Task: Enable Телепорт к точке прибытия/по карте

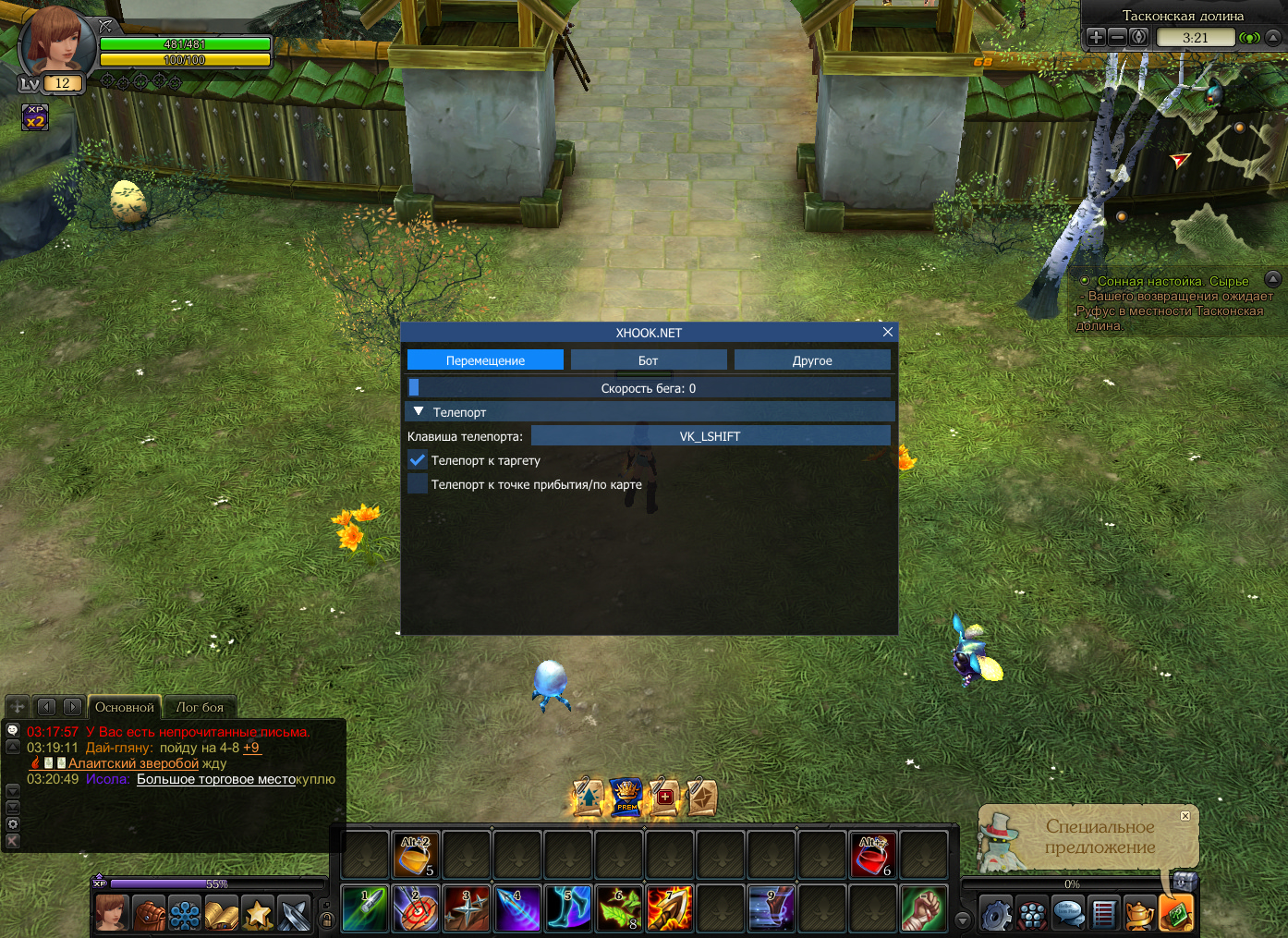Action: coord(418,483)
